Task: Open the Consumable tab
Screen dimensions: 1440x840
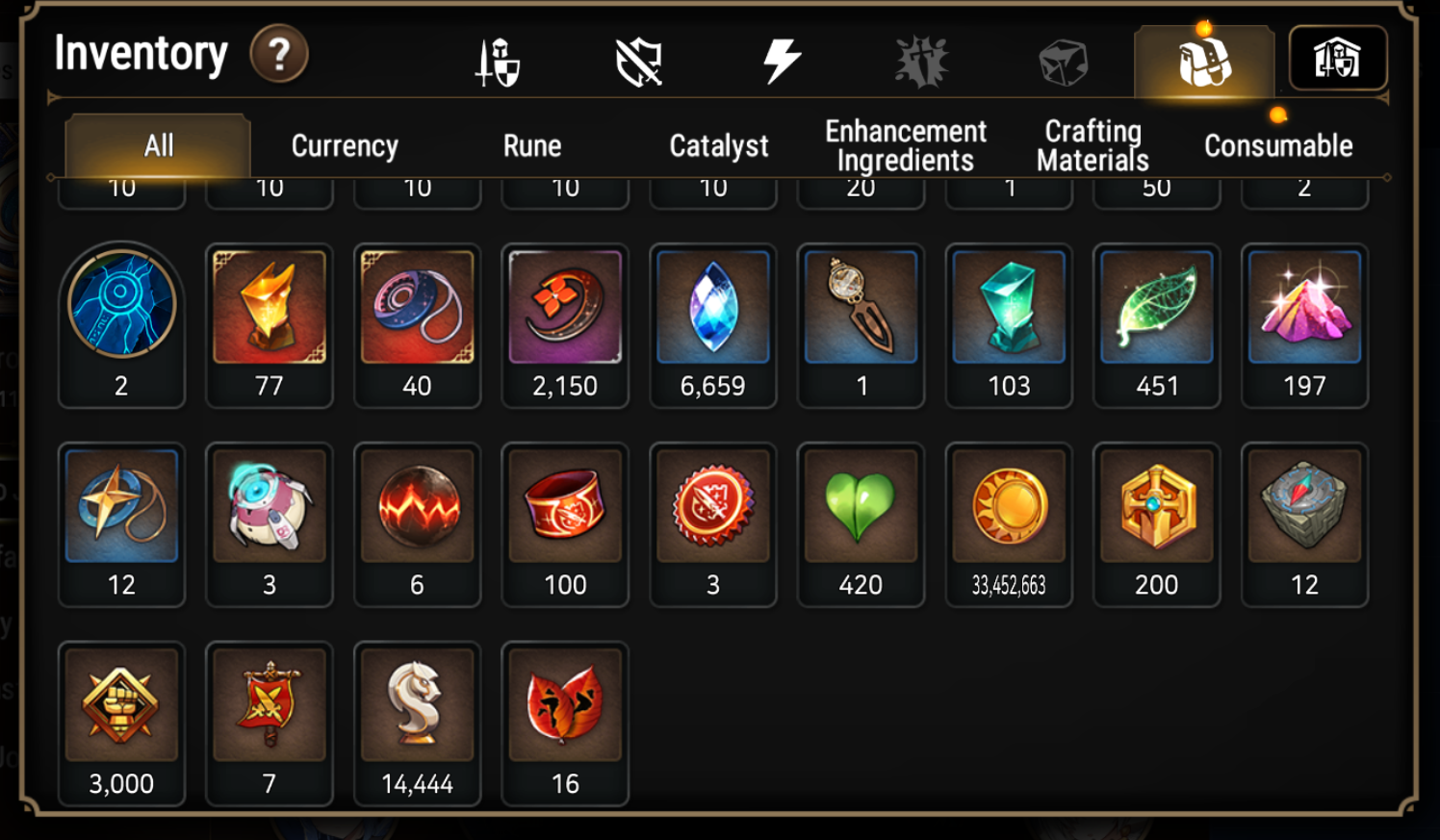Action: coord(1278,146)
